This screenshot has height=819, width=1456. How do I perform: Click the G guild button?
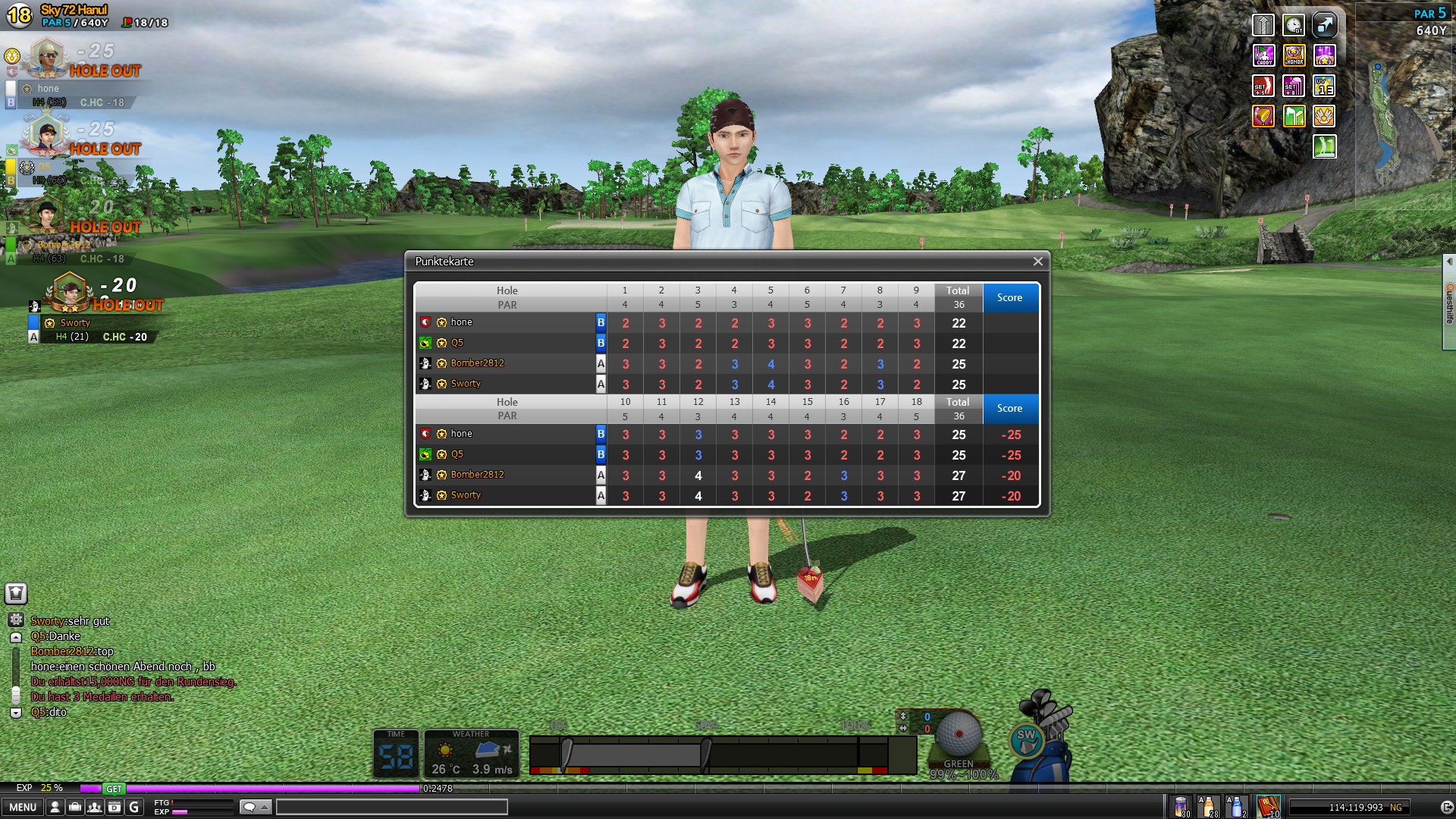click(x=134, y=807)
